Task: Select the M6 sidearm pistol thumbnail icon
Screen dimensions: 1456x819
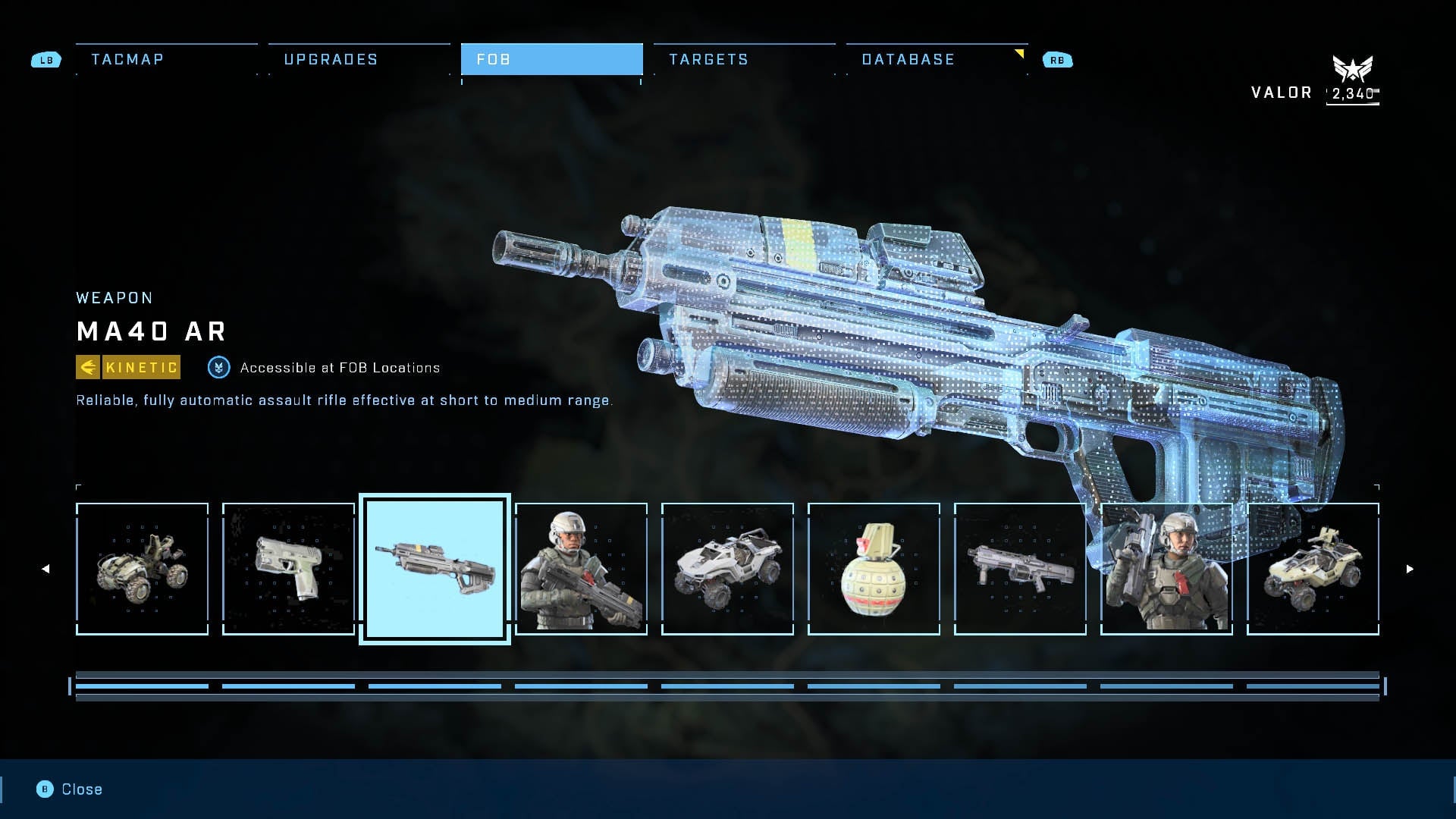Action: coord(289,569)
